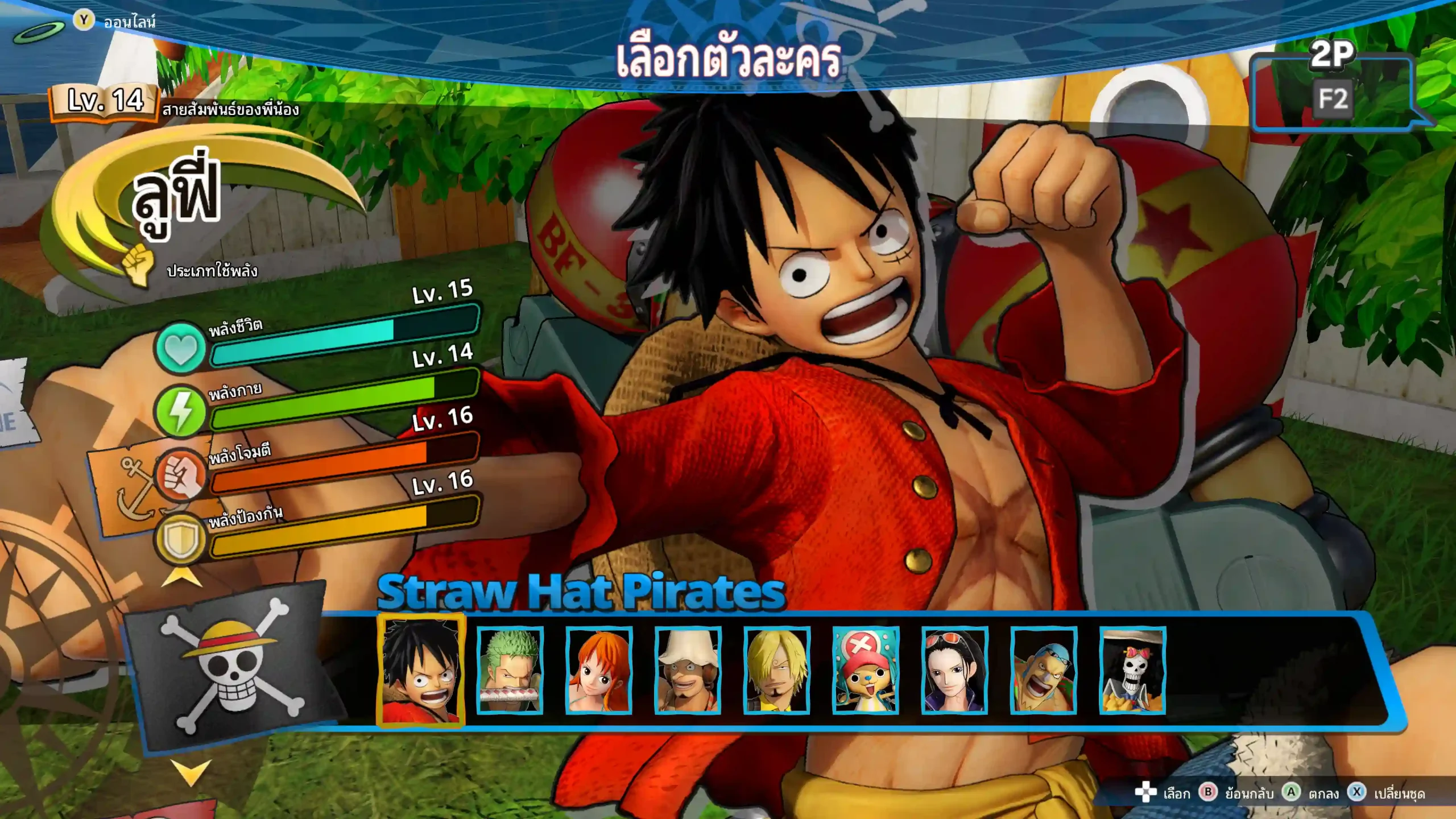Pick Nami's portrait
The height and width of the screenshot is (819, 1456).
[x=598, y=671]
